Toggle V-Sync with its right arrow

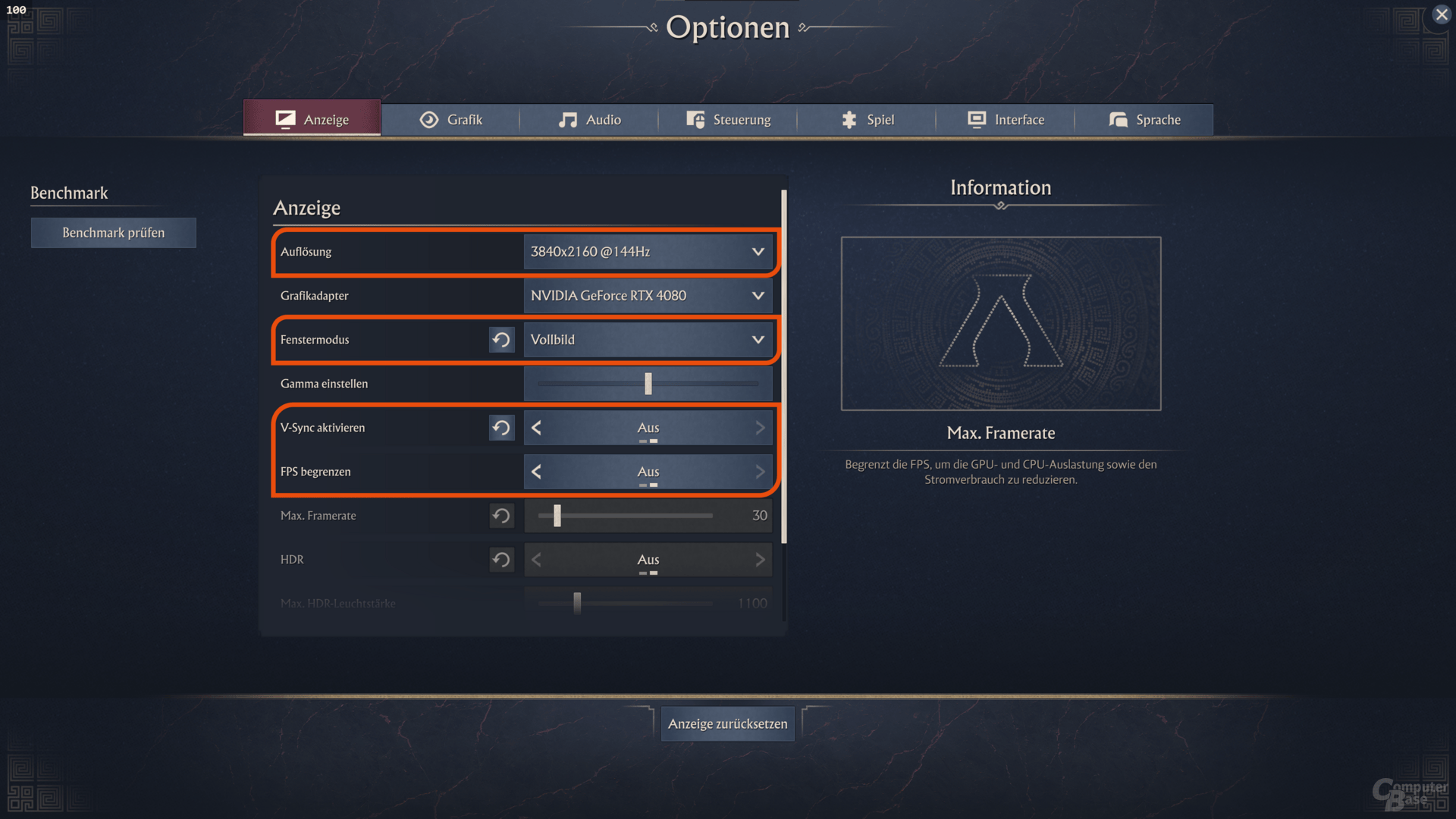pos(760,428)
